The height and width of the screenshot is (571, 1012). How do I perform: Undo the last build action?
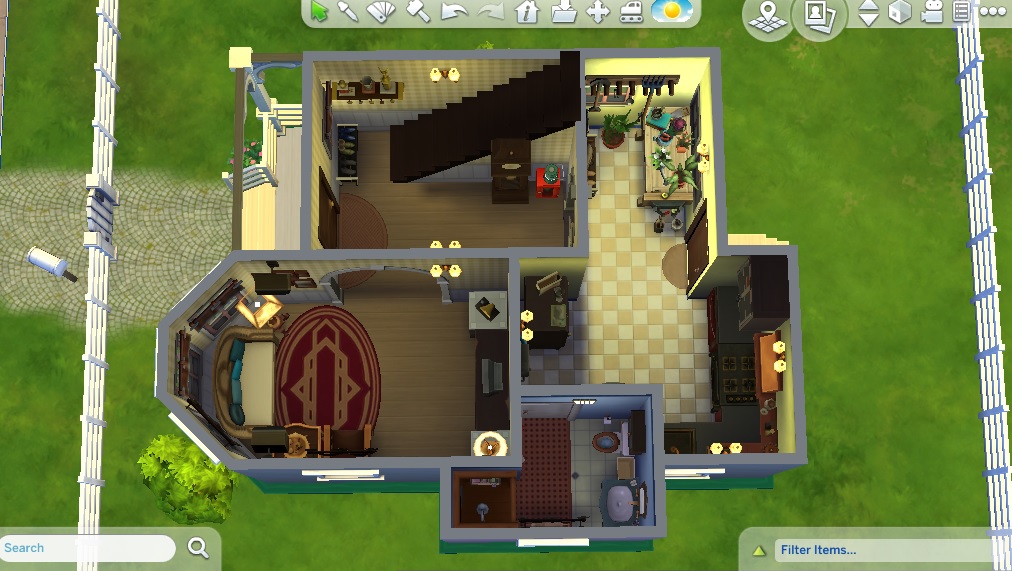pyautogui.click(x=454, y=12)
